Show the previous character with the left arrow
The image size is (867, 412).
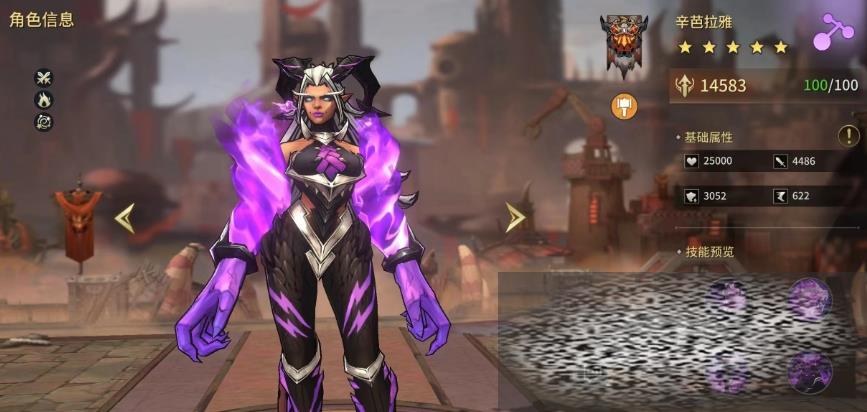(x=126, y=218)
